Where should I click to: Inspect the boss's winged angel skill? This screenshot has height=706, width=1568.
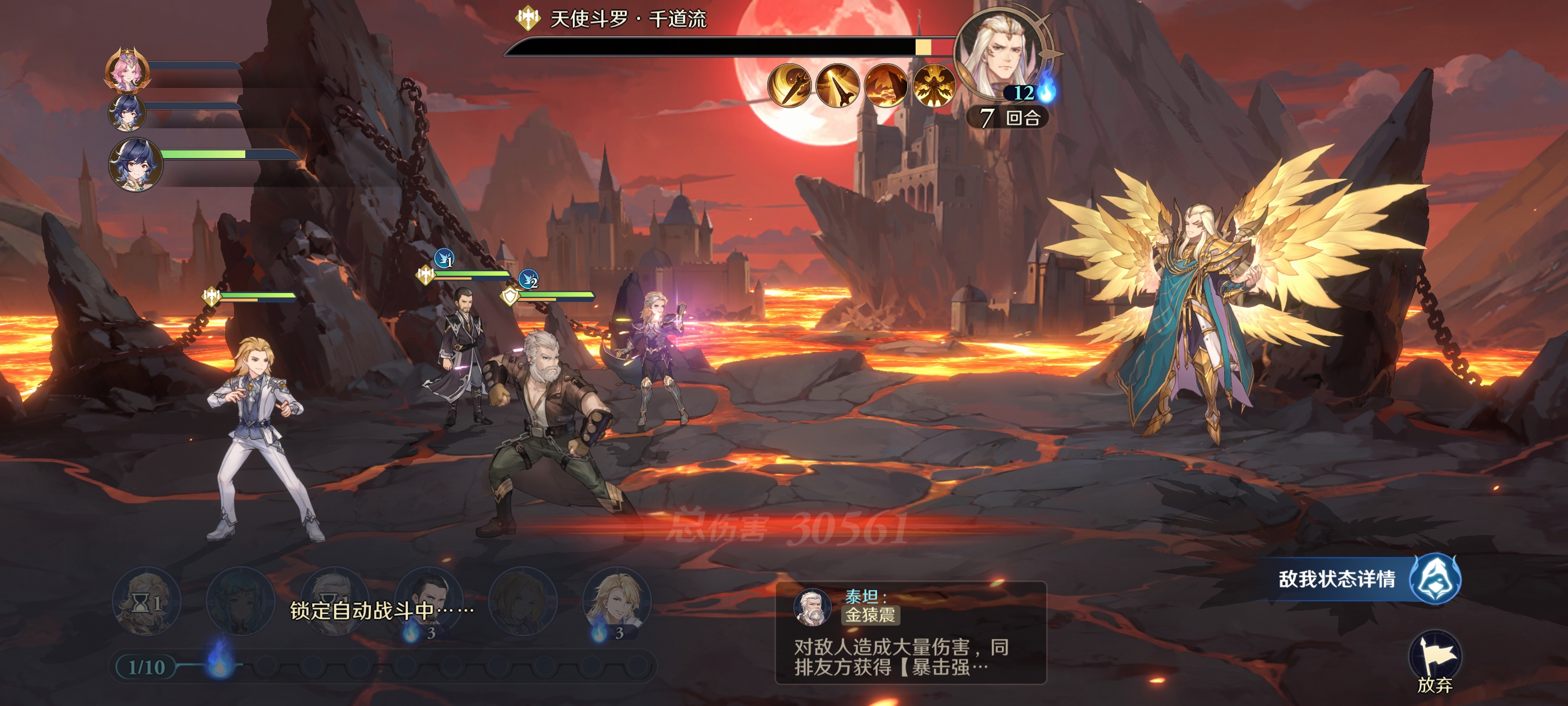pos(933,85)
